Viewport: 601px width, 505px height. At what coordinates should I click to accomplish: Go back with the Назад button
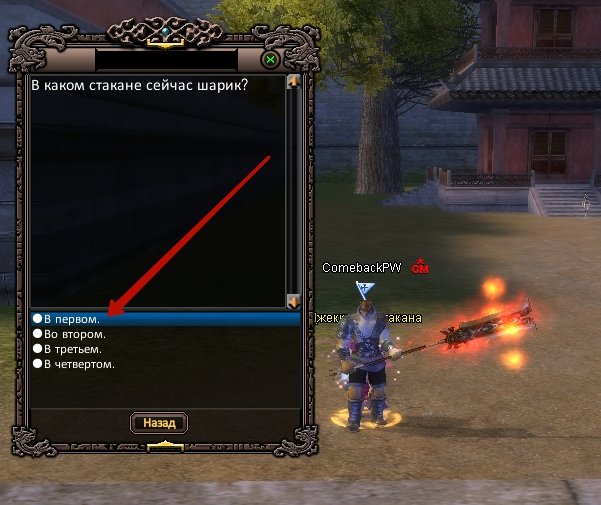click(159, 423)
